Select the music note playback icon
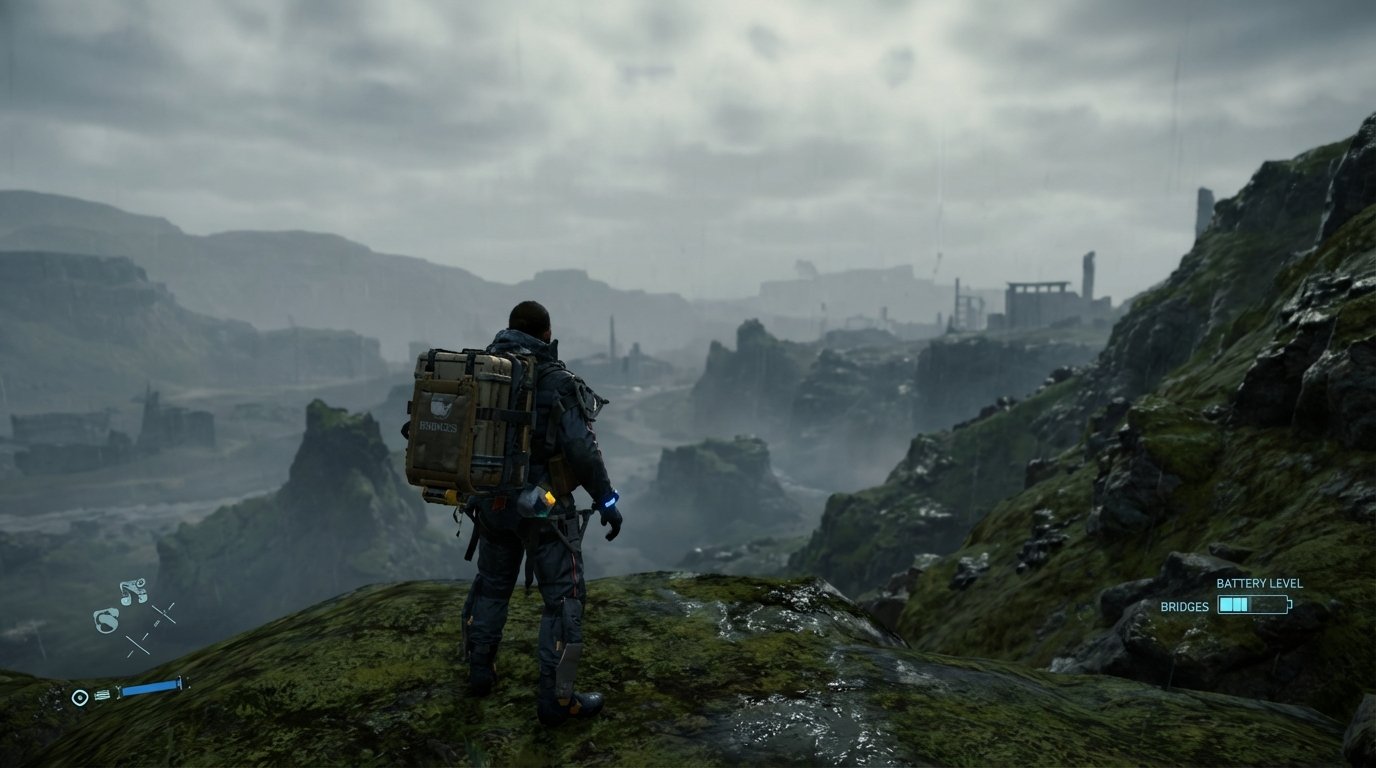Viewport: 1376px width, 768px height. tap(133, 591)
